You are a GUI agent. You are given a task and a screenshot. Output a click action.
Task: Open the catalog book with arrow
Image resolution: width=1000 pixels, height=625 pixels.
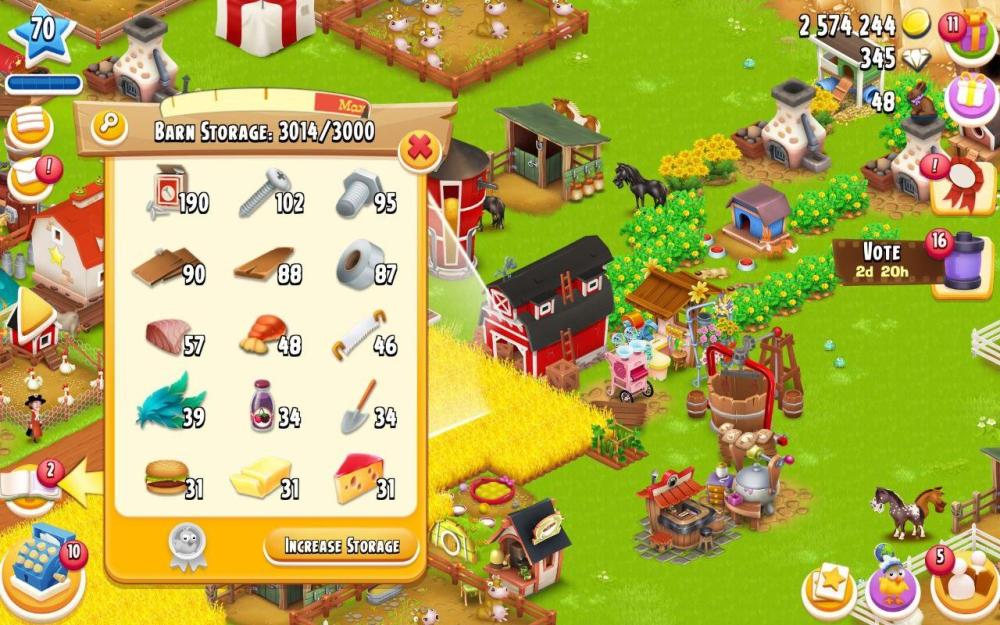tap(32, 484)
